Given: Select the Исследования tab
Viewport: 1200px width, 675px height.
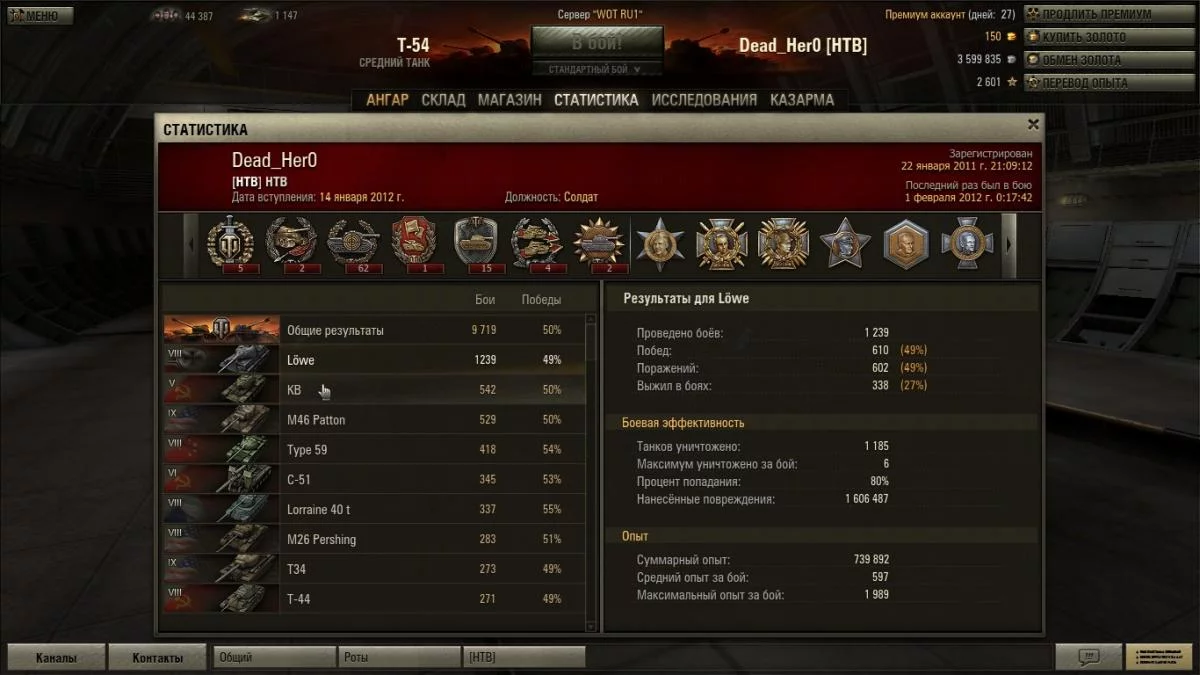Looking at the screenshot, I should (x=704, y=100).
